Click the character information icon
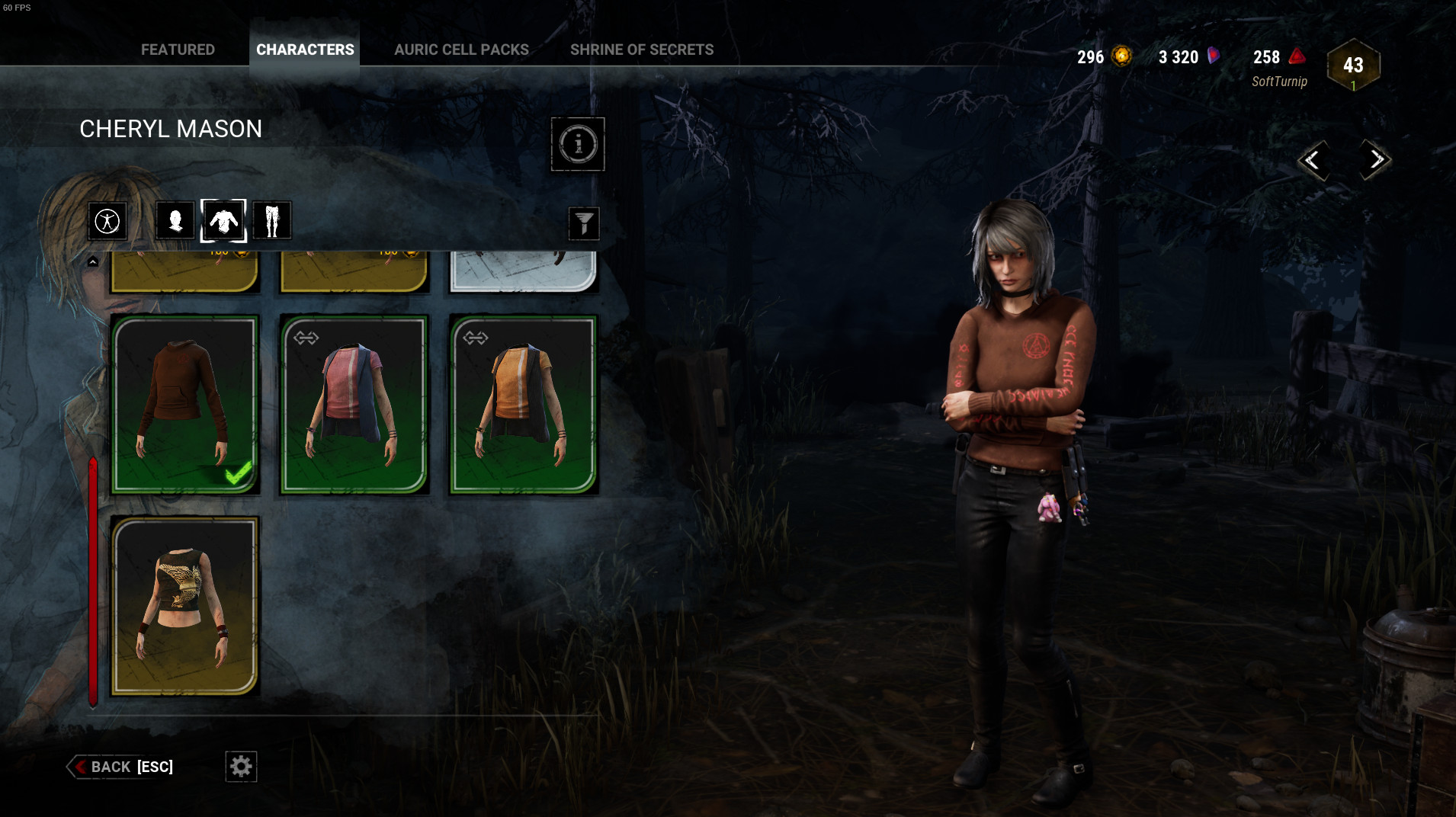Screen dimensions: 1456x817 pos(578,145)
